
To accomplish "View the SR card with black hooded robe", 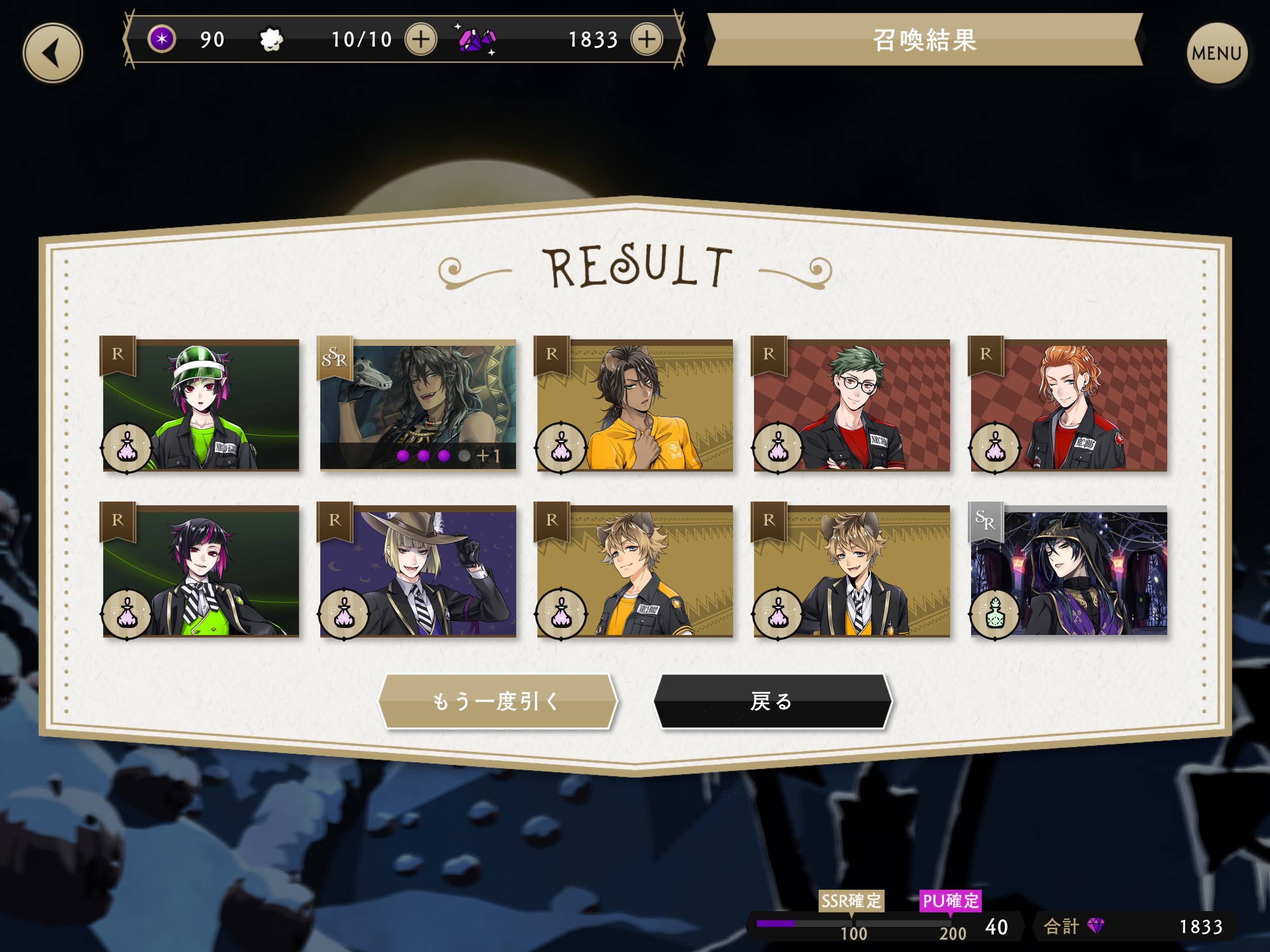I will pos(1068,571).
